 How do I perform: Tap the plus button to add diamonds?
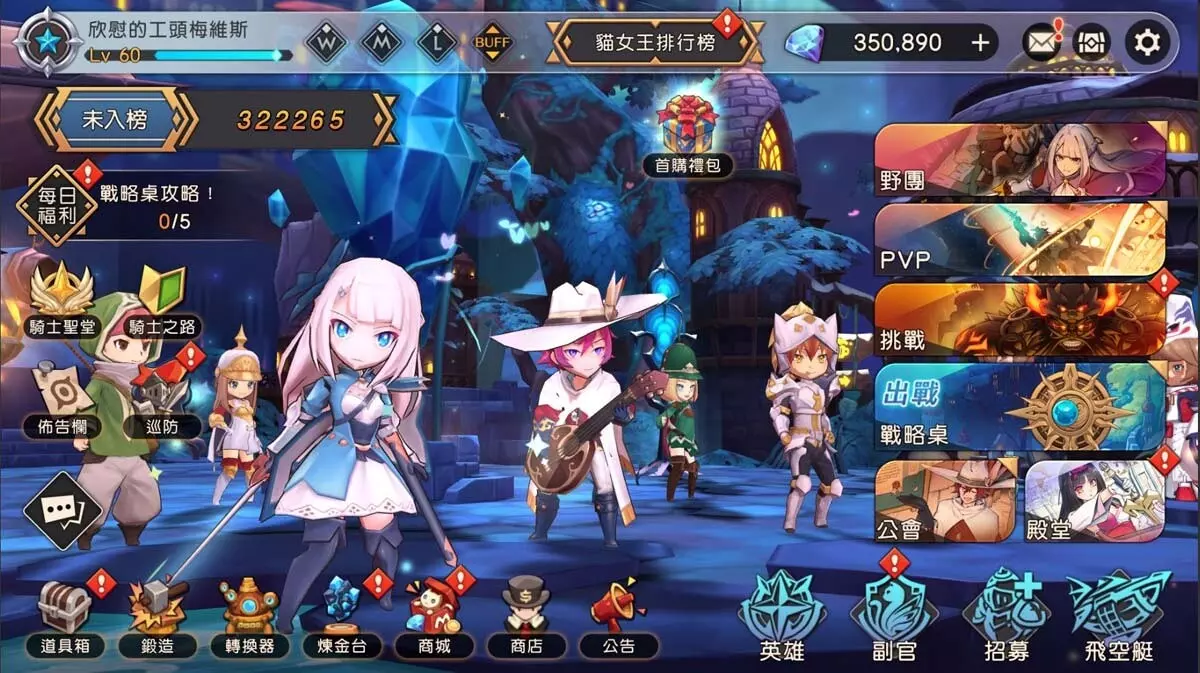(980, 42)
